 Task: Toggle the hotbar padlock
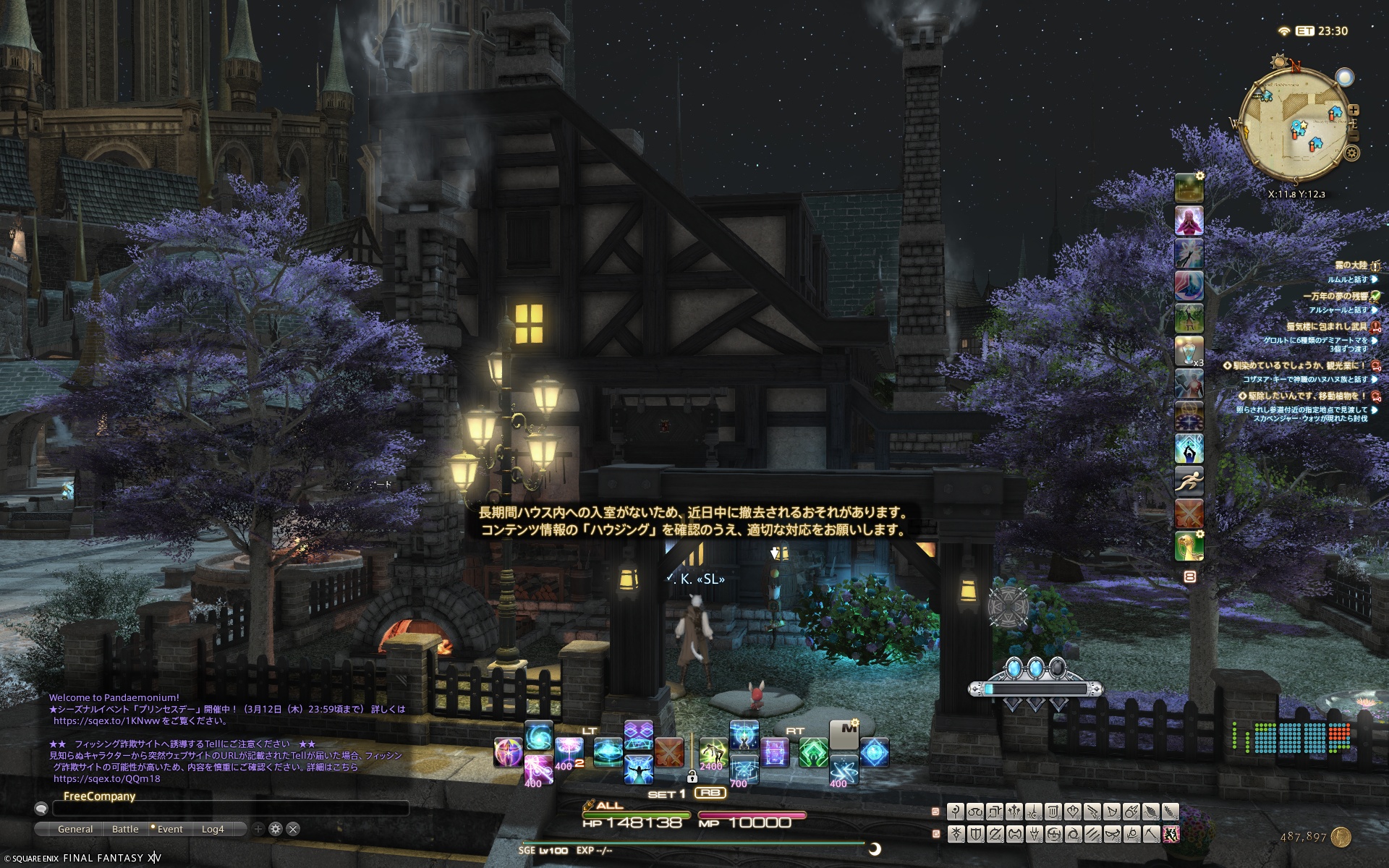692,777
